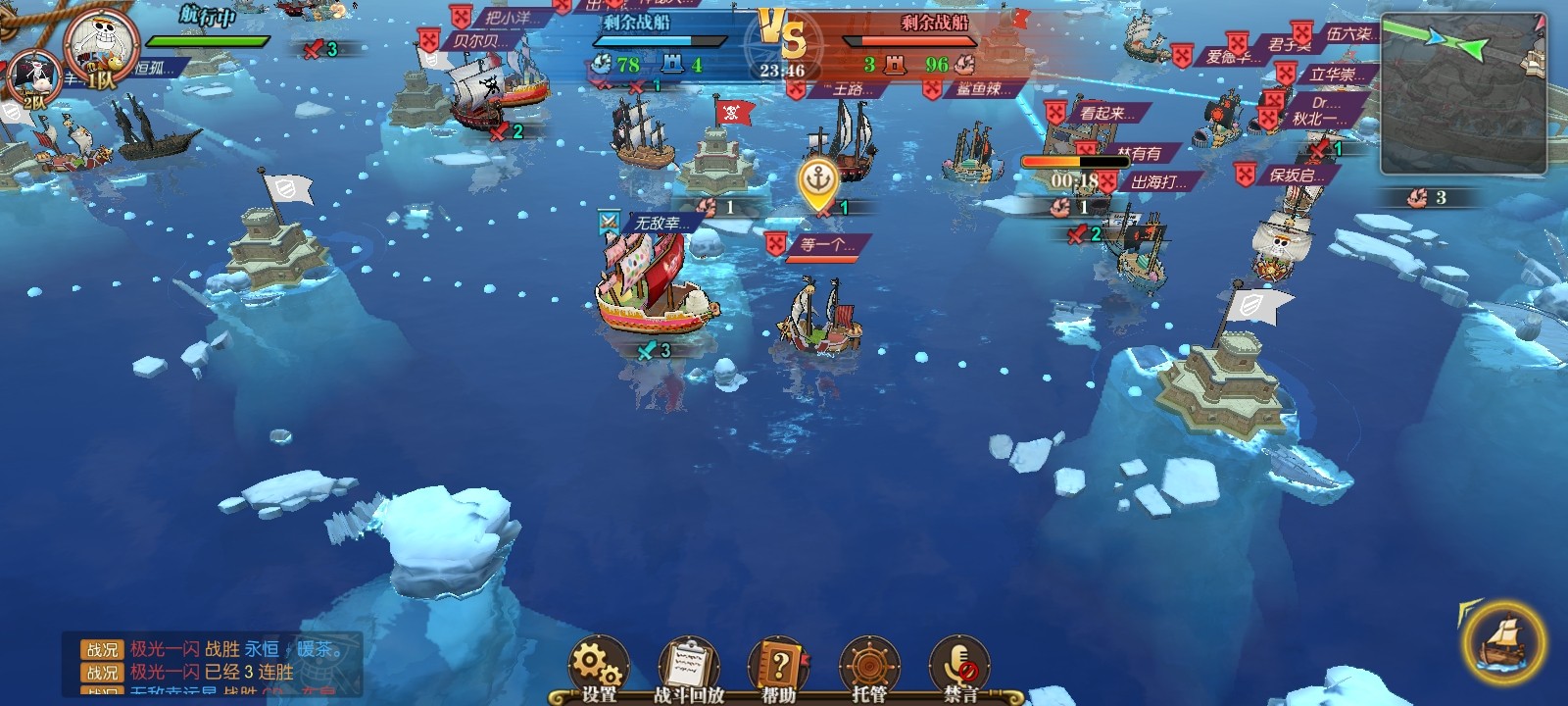Open the minimap
This screenshot has width=1568, height=706.
pos(1462,93)
